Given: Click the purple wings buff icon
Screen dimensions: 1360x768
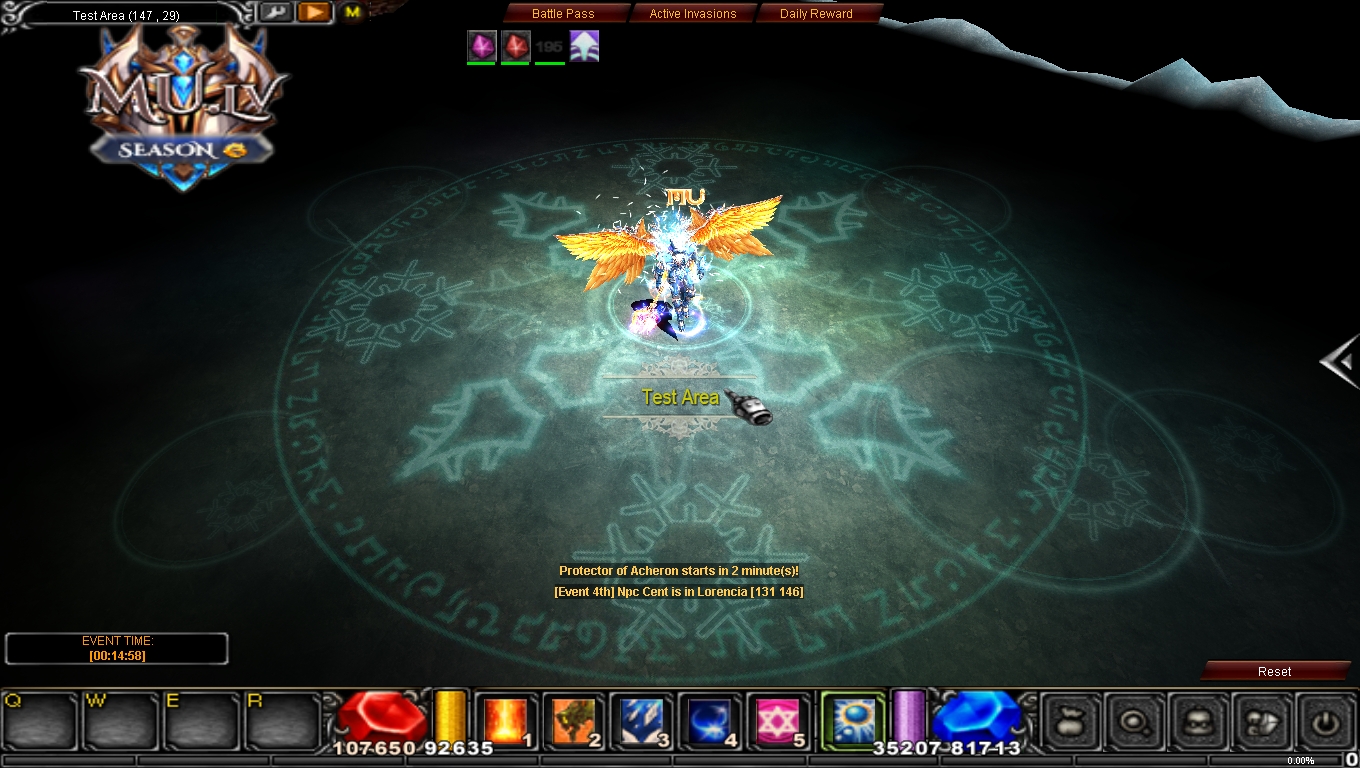Looking at the screenshot, I should pyautogui.click(x=585, y=45).
